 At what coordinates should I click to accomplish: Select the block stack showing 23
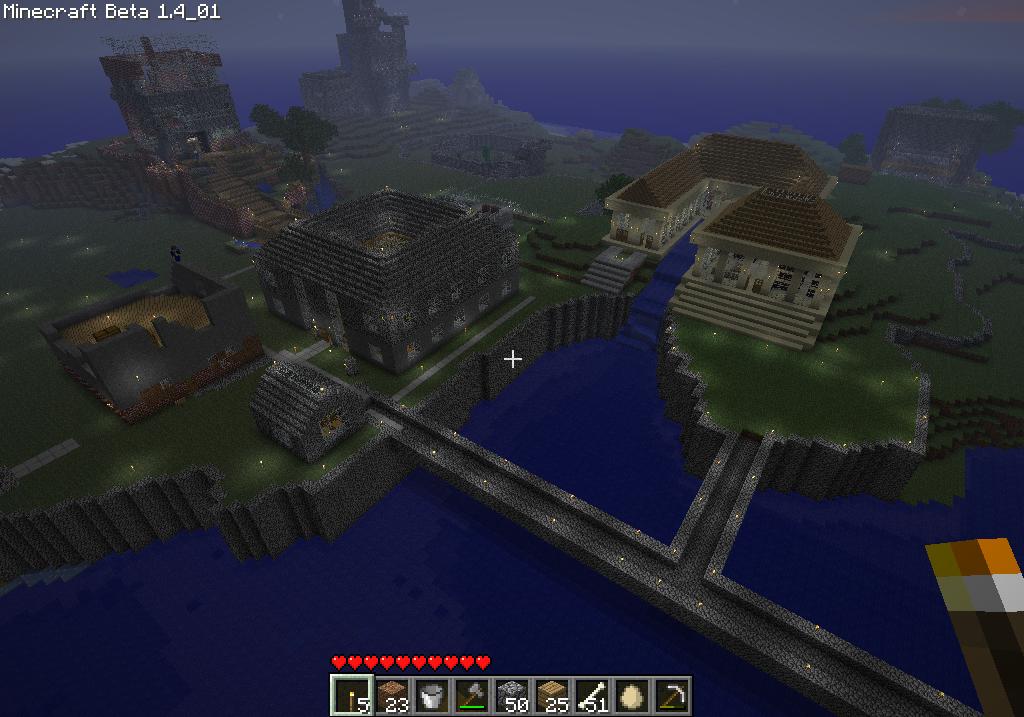click(x=391, y=695)
